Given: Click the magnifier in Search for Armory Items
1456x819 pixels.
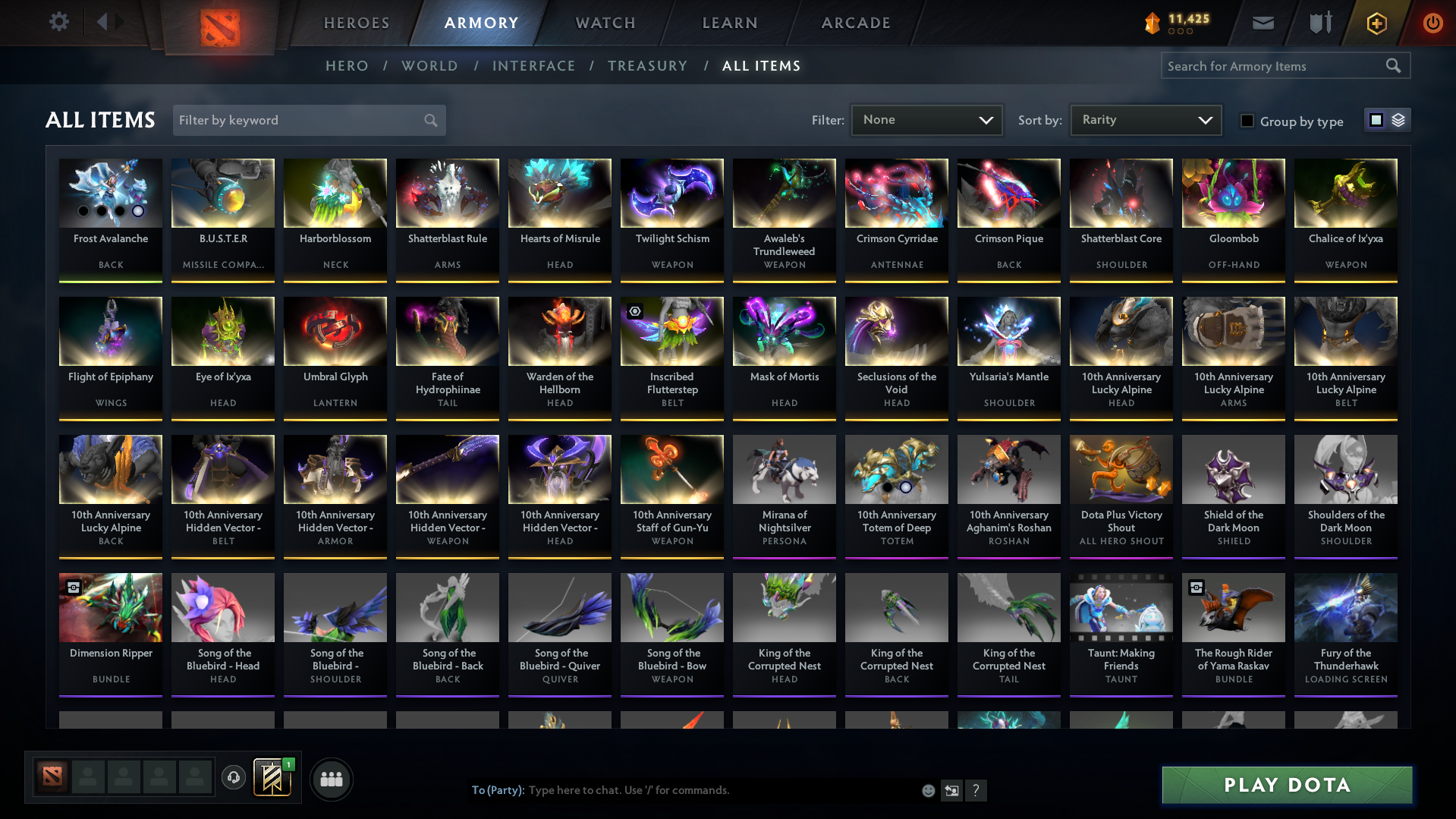Looking at the screenshot, I should pyautogui.click(x=1394, y=65).
